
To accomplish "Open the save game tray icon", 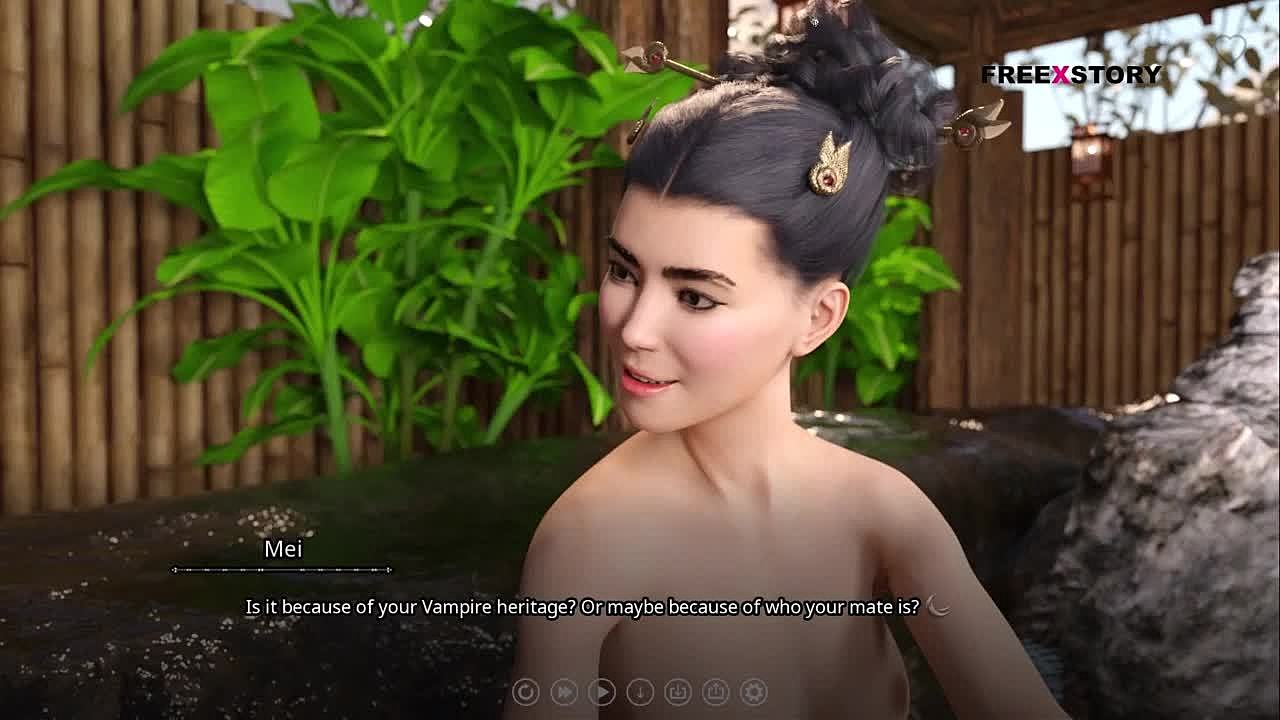I will click(677, 691).
